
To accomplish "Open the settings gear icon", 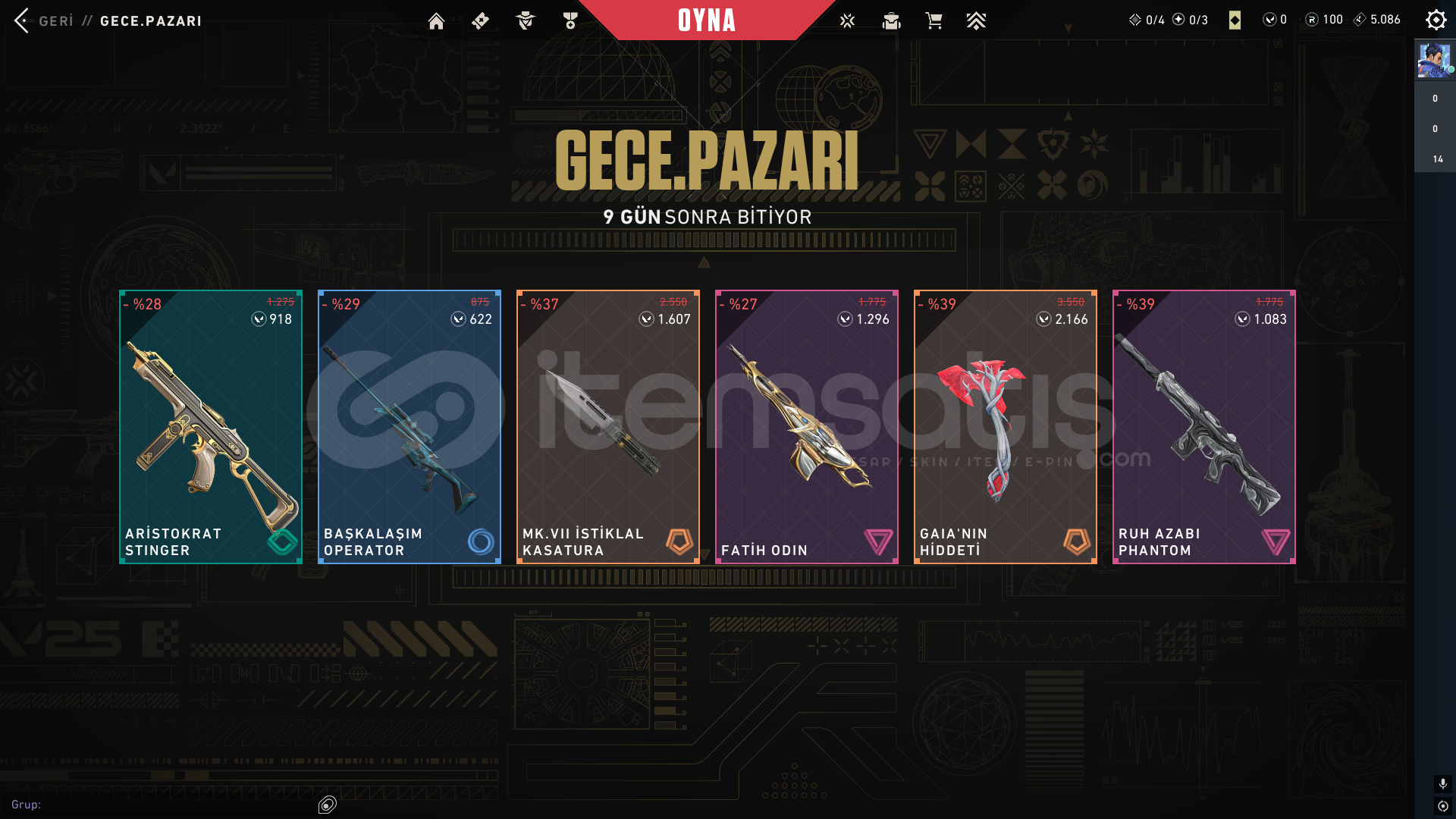I will (x=1436, y=20).
